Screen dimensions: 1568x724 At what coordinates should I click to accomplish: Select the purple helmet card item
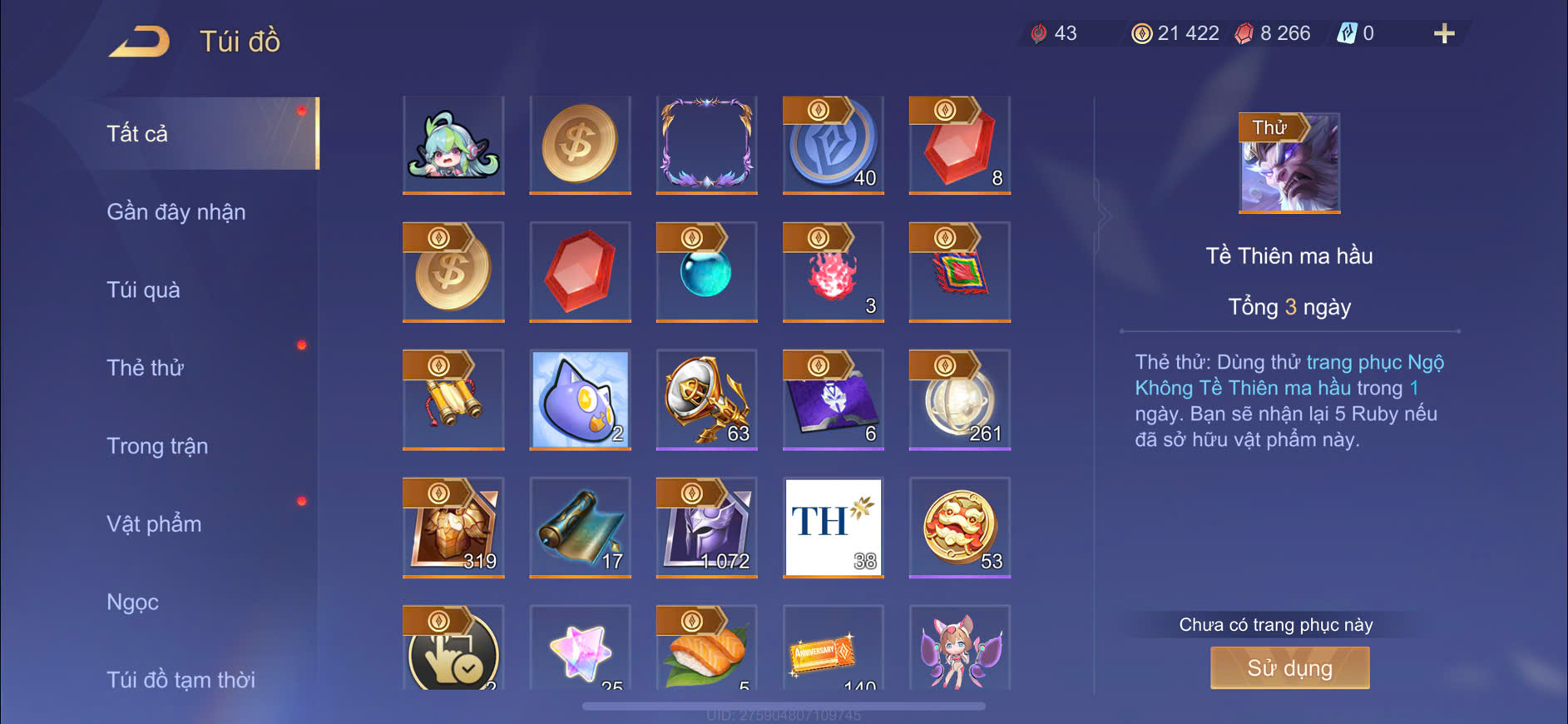pyautogui.click(x=706, y=528)
